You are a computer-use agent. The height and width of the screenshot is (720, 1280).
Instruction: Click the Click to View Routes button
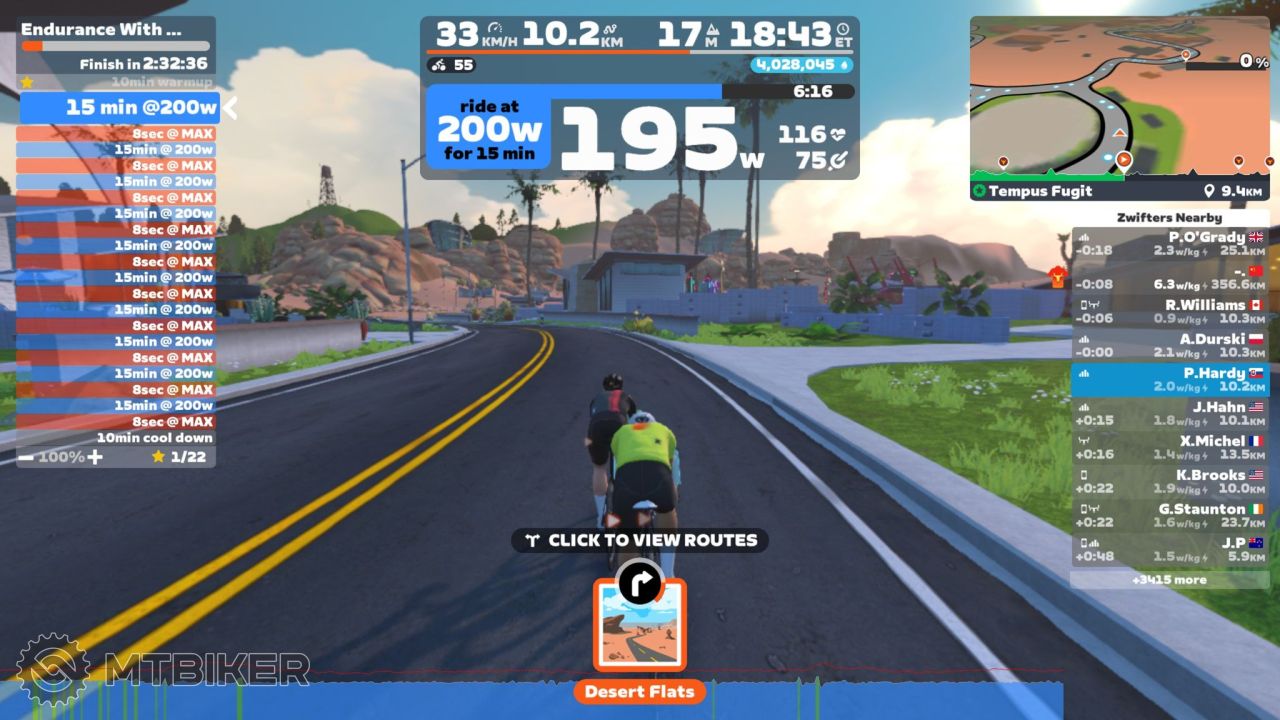point(640,541)
